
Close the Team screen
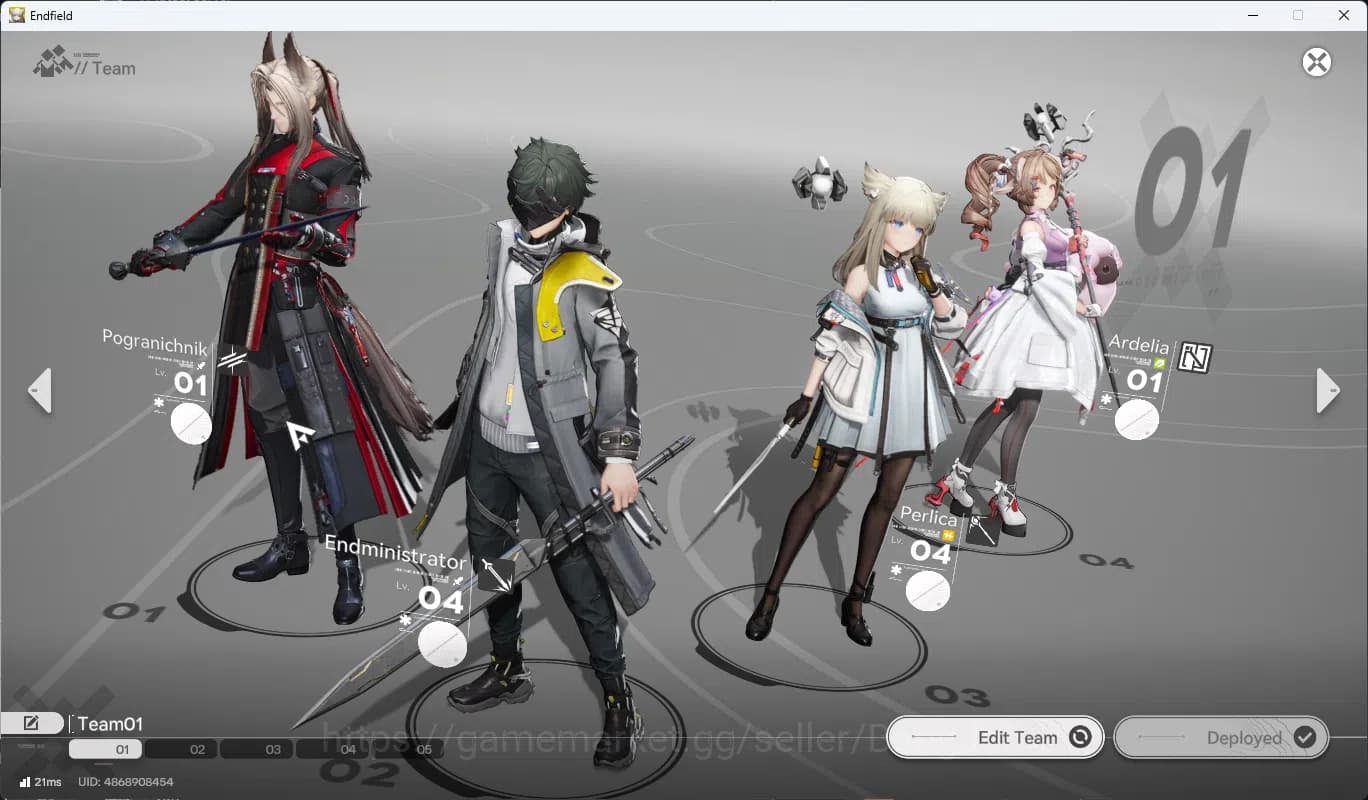[x=1316, y=62]
